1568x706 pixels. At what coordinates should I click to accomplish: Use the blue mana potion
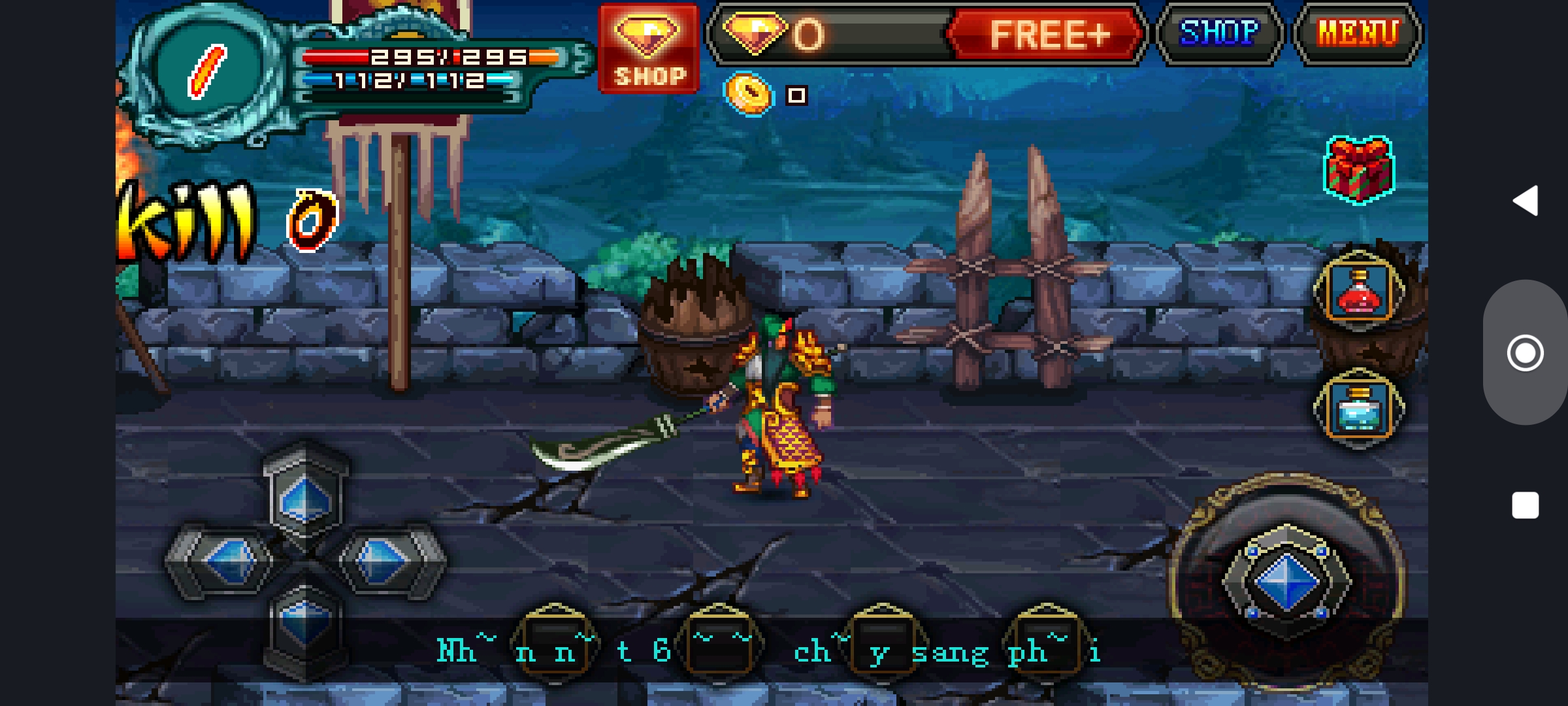1359,410
